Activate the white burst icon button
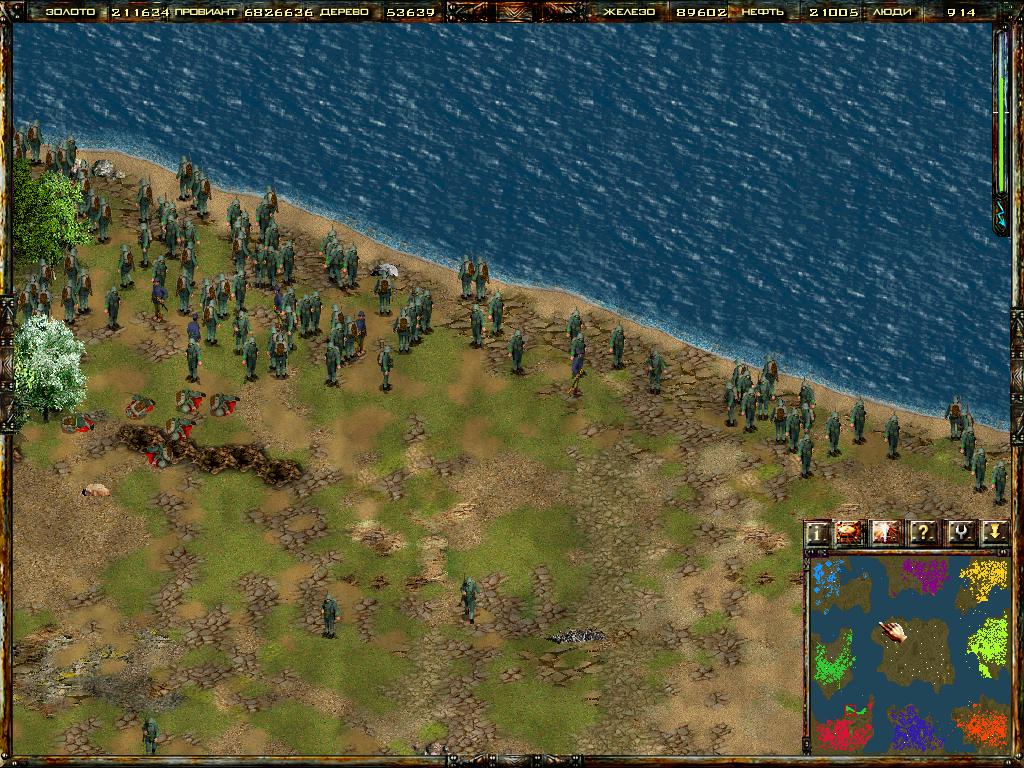This screenshot has height=768, width=1024. 885,533
